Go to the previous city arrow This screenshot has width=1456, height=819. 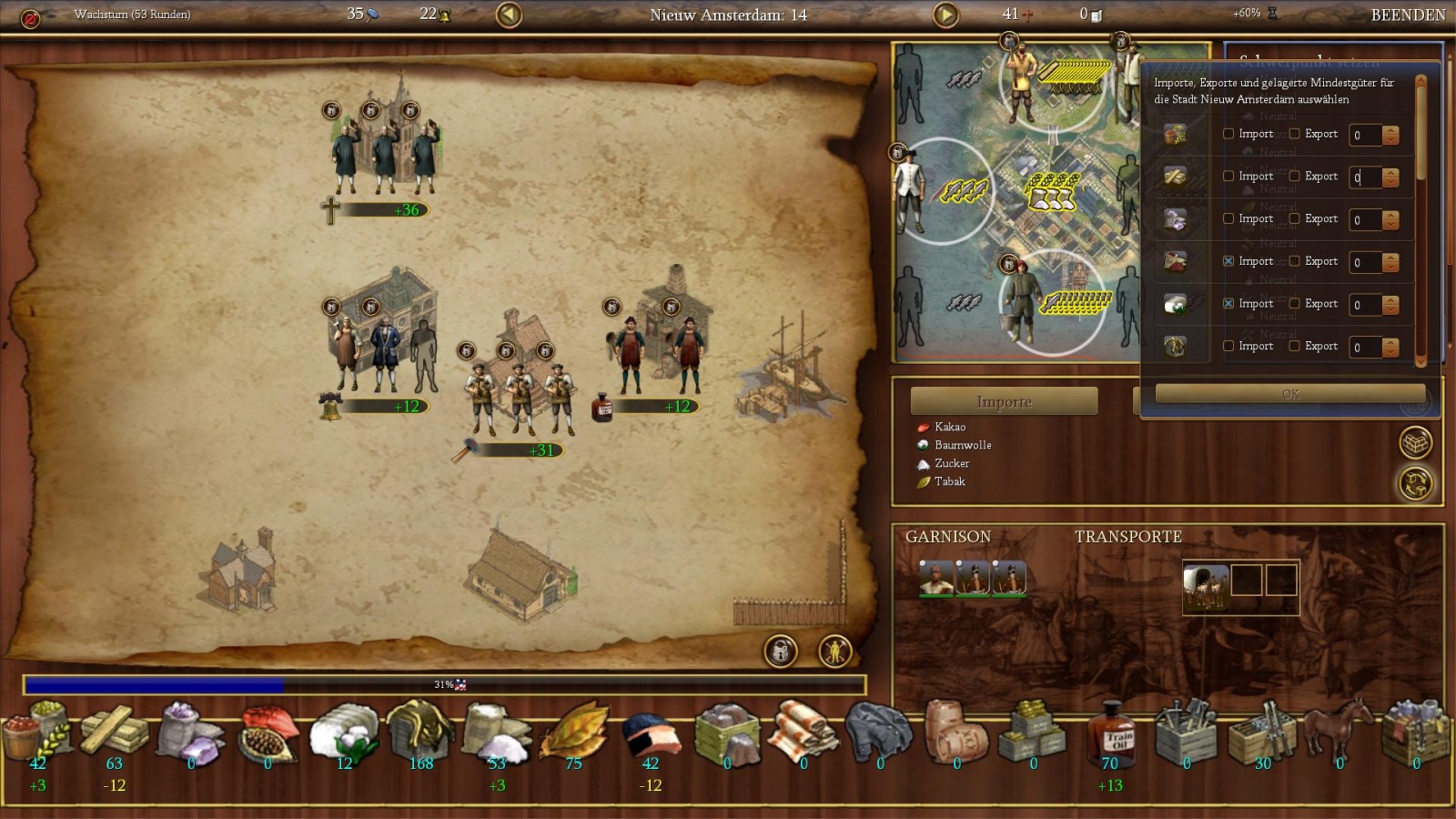coord(509,15)
